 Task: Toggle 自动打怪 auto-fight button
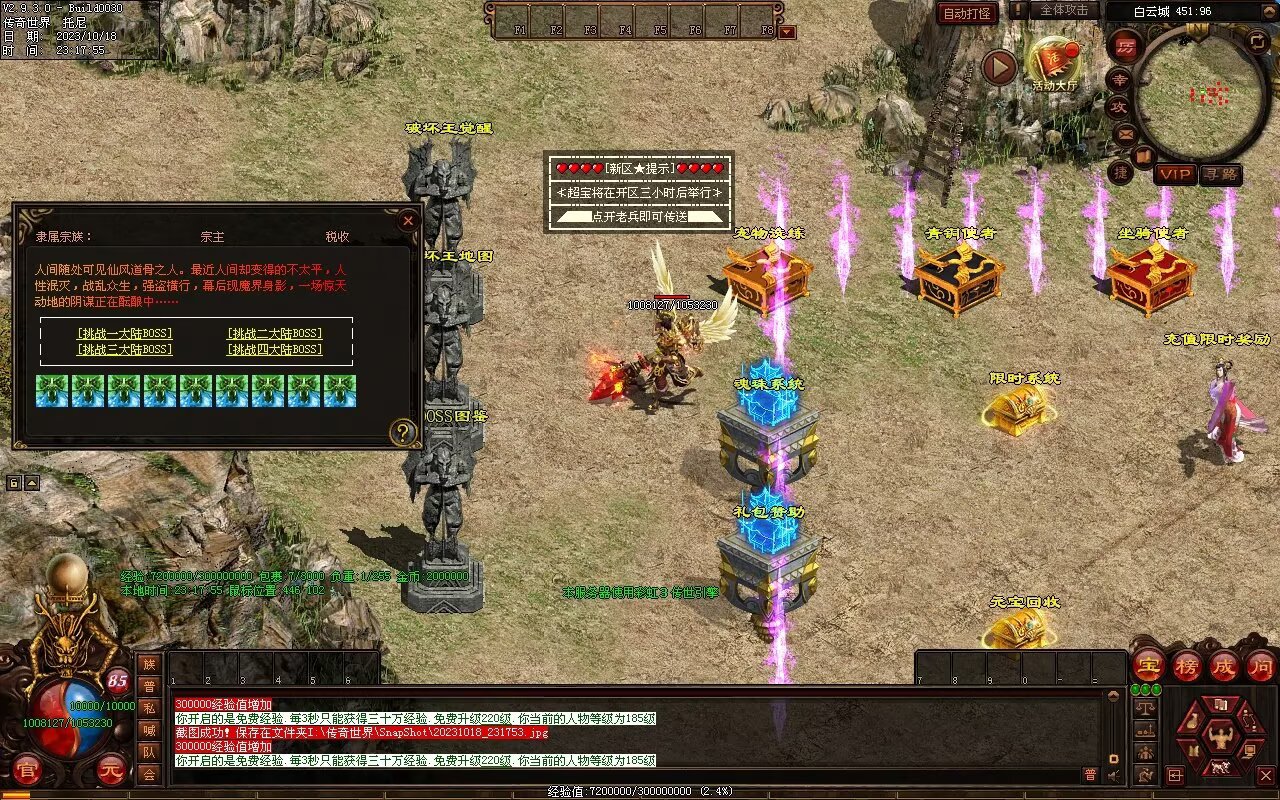967,13
